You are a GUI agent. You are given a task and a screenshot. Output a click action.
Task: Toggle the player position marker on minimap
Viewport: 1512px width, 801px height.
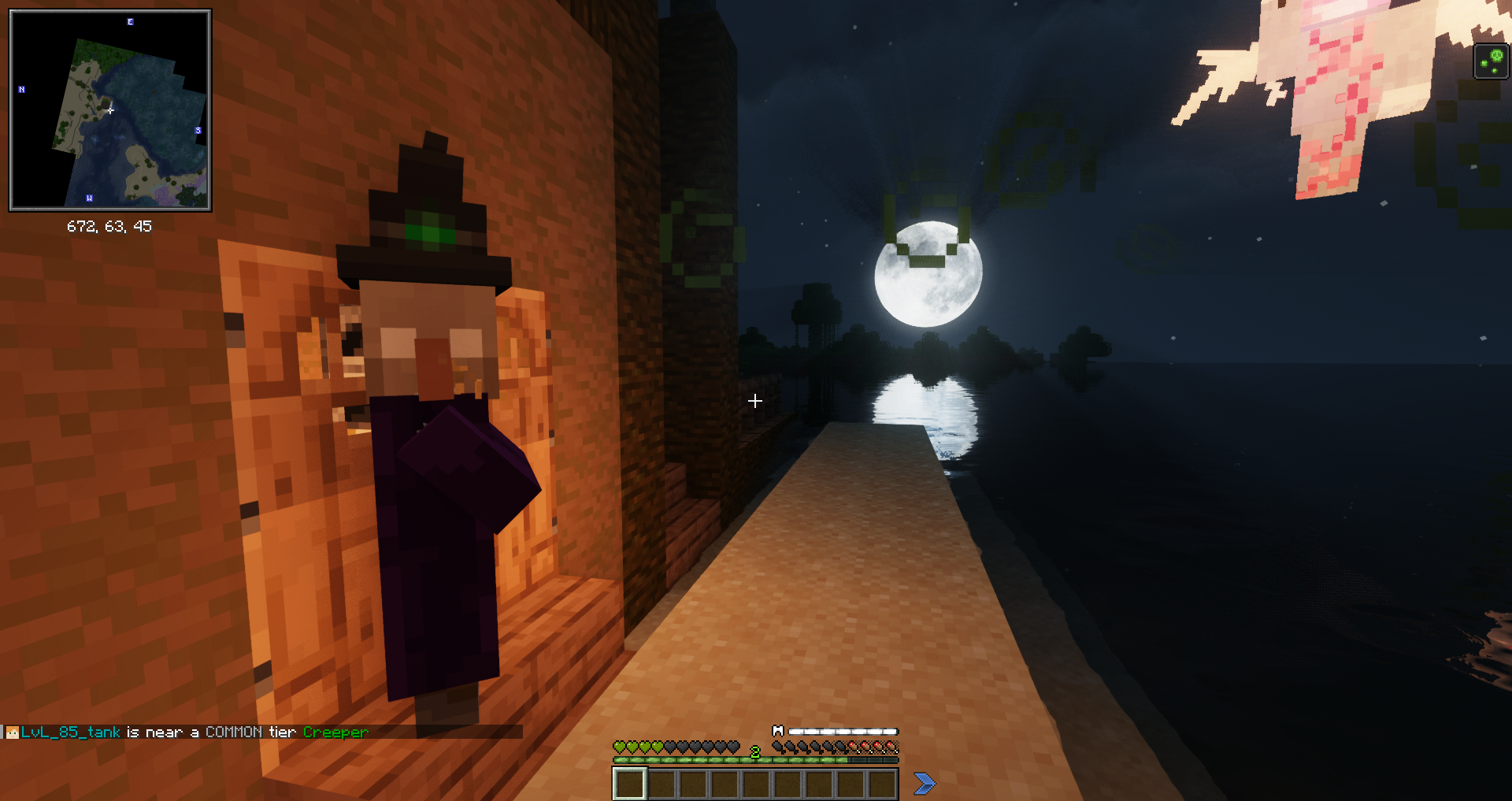coord(110,111)
